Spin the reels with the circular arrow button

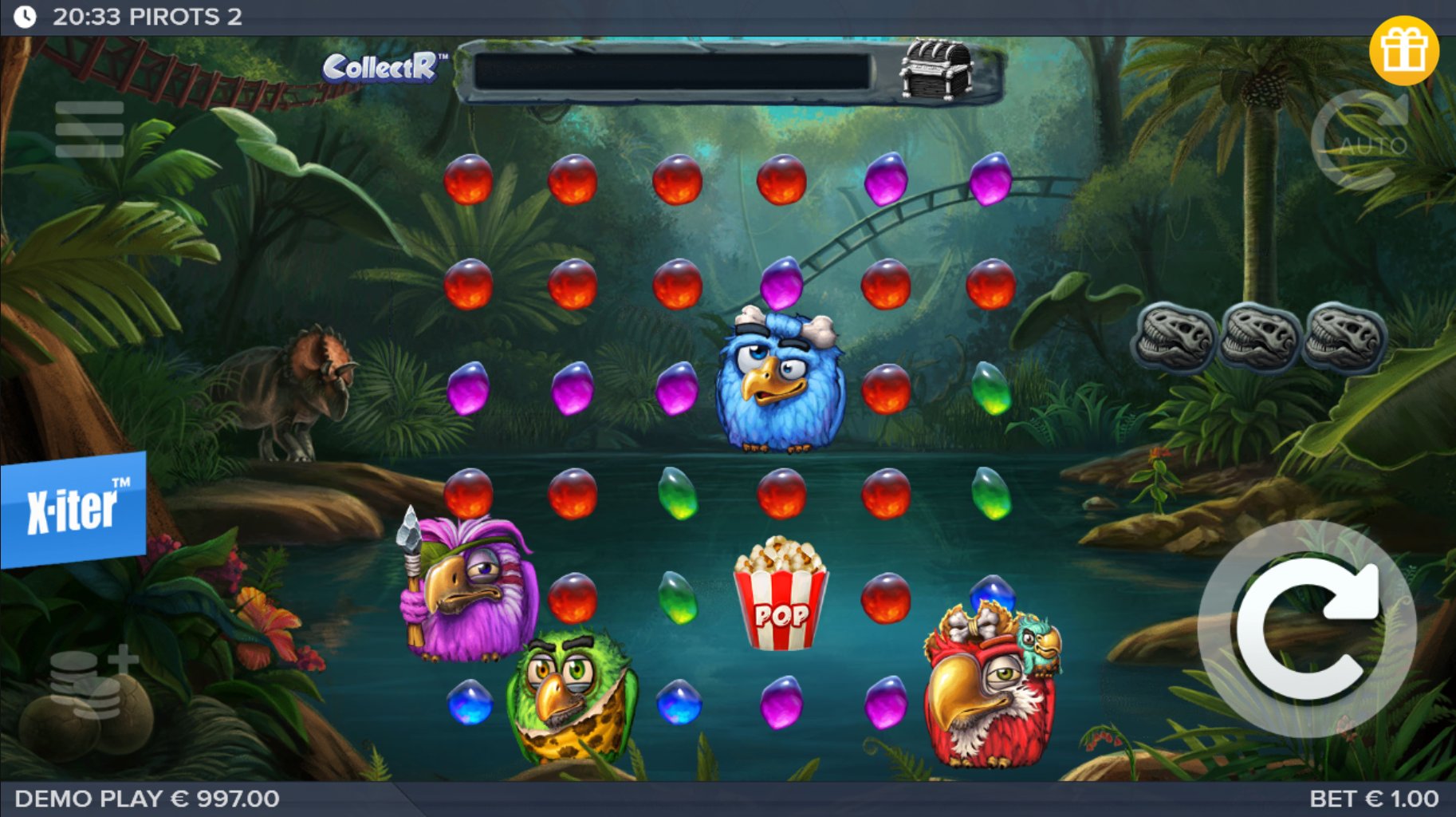pyautogui.click(x=1308, y=628)
